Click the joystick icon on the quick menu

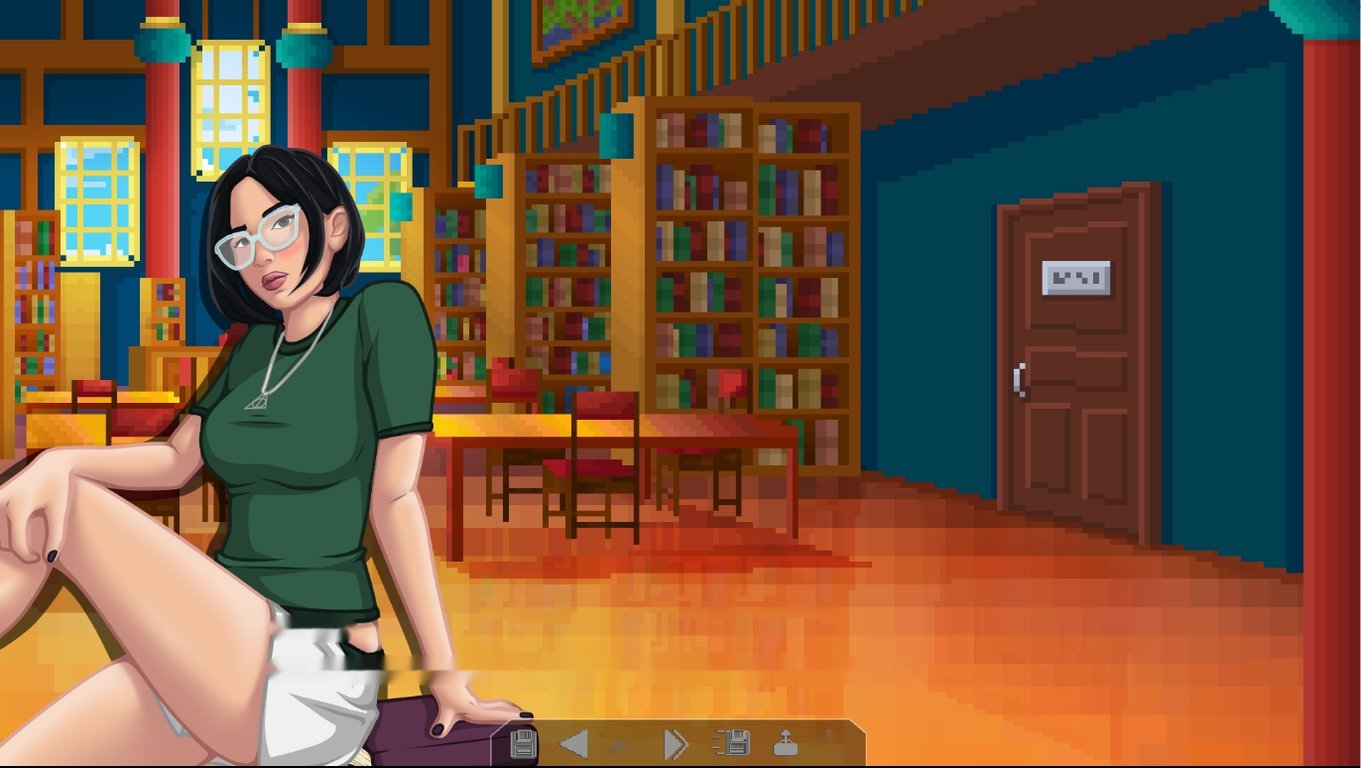(x=786, y=742)
